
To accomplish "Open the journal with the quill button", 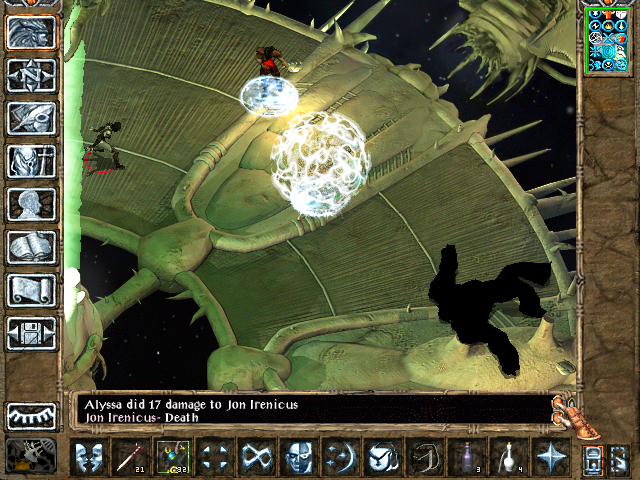I will (31, 118).
